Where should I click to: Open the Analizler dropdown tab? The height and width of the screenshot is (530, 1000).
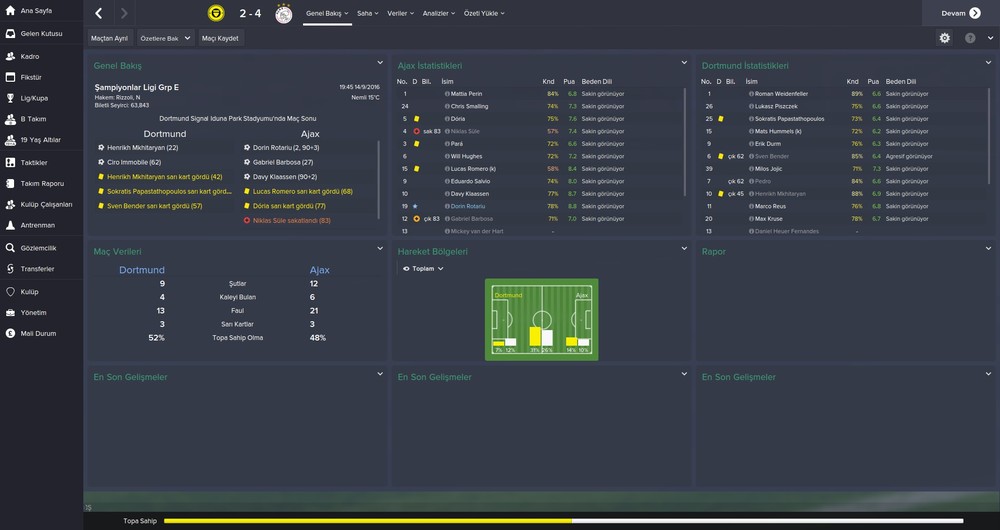[438, 14]
